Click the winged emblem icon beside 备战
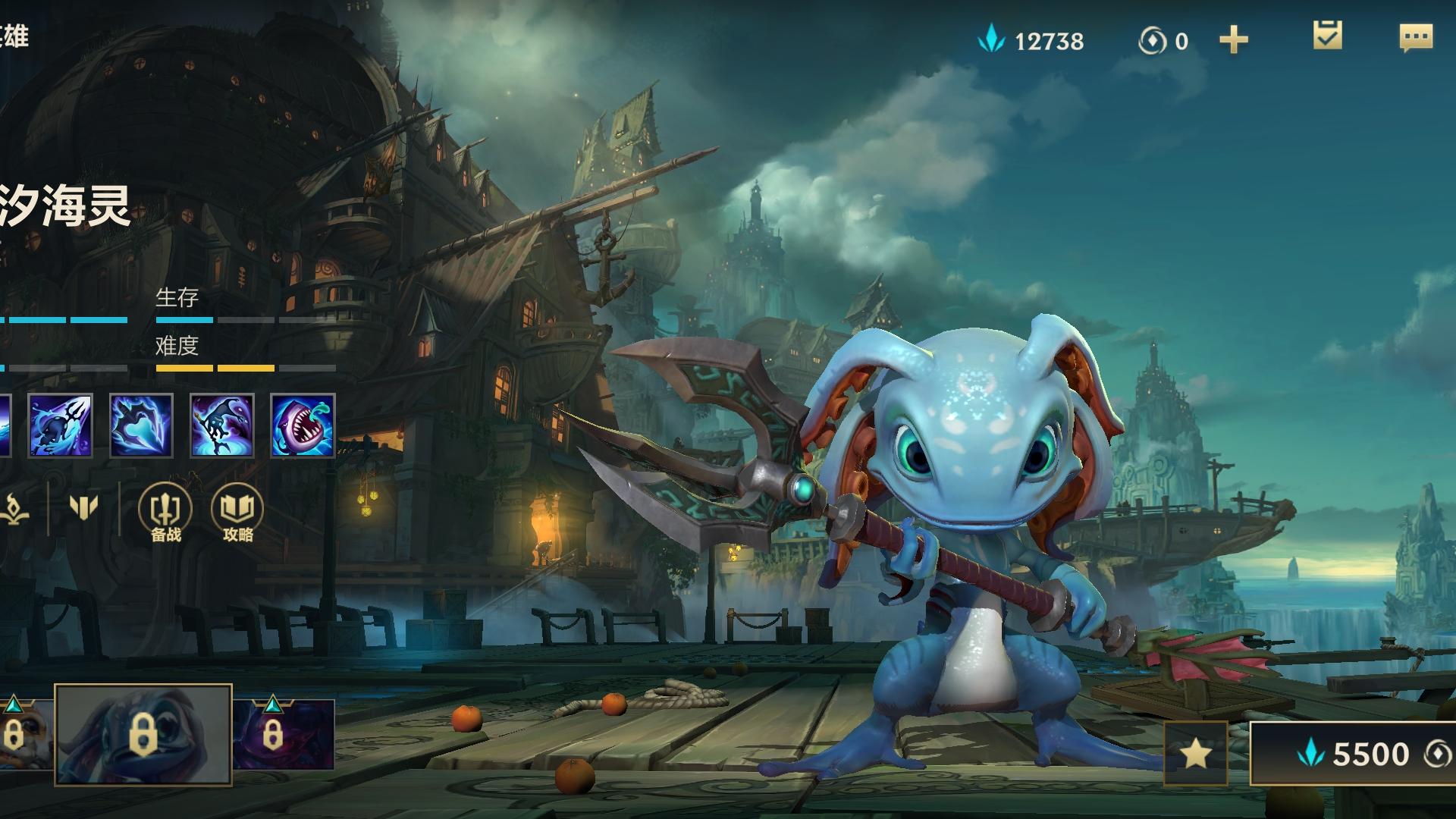The image size is (1456, 819). (x=83, y=507)
